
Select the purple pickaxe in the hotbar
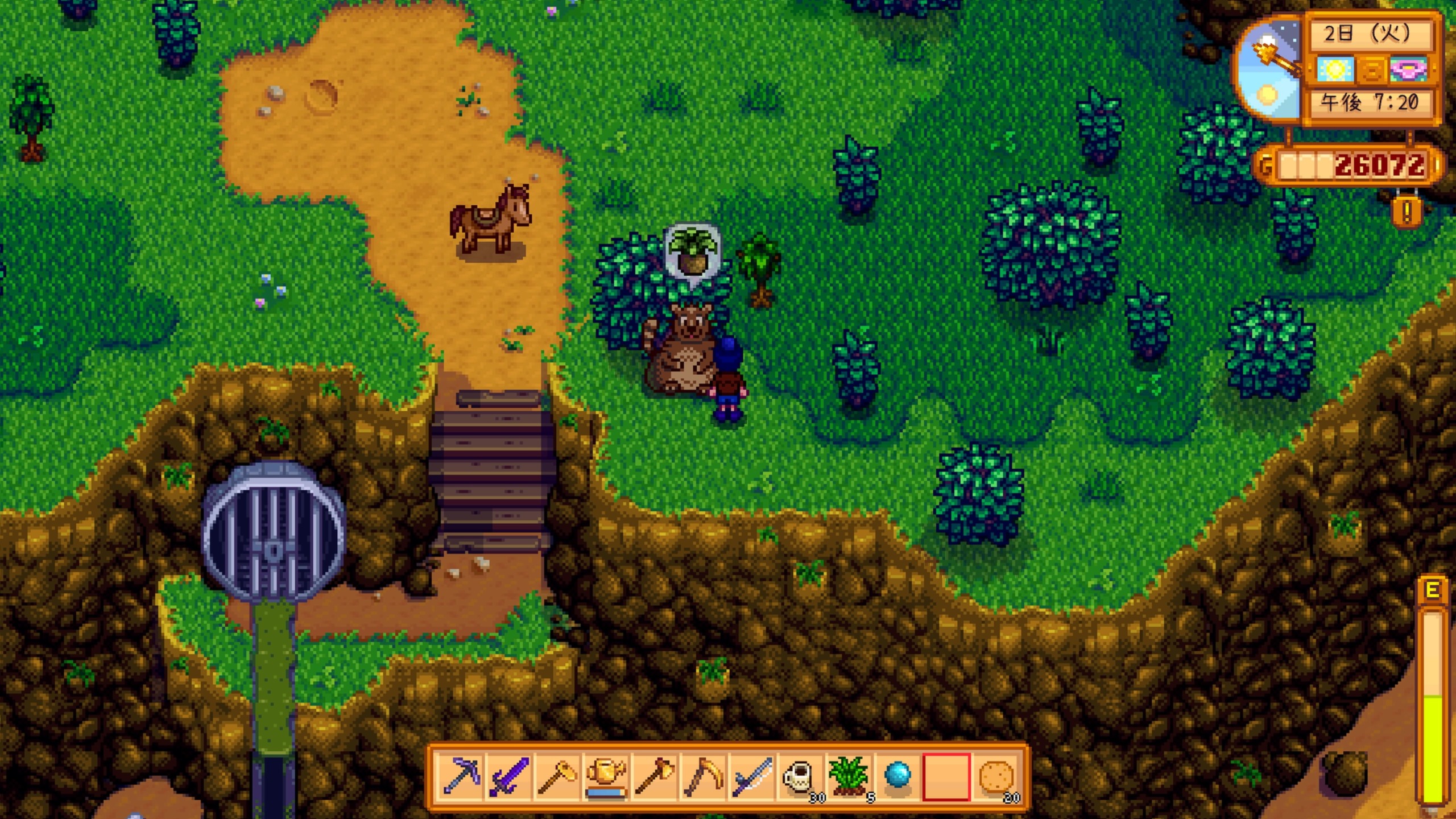coord(461,776)
